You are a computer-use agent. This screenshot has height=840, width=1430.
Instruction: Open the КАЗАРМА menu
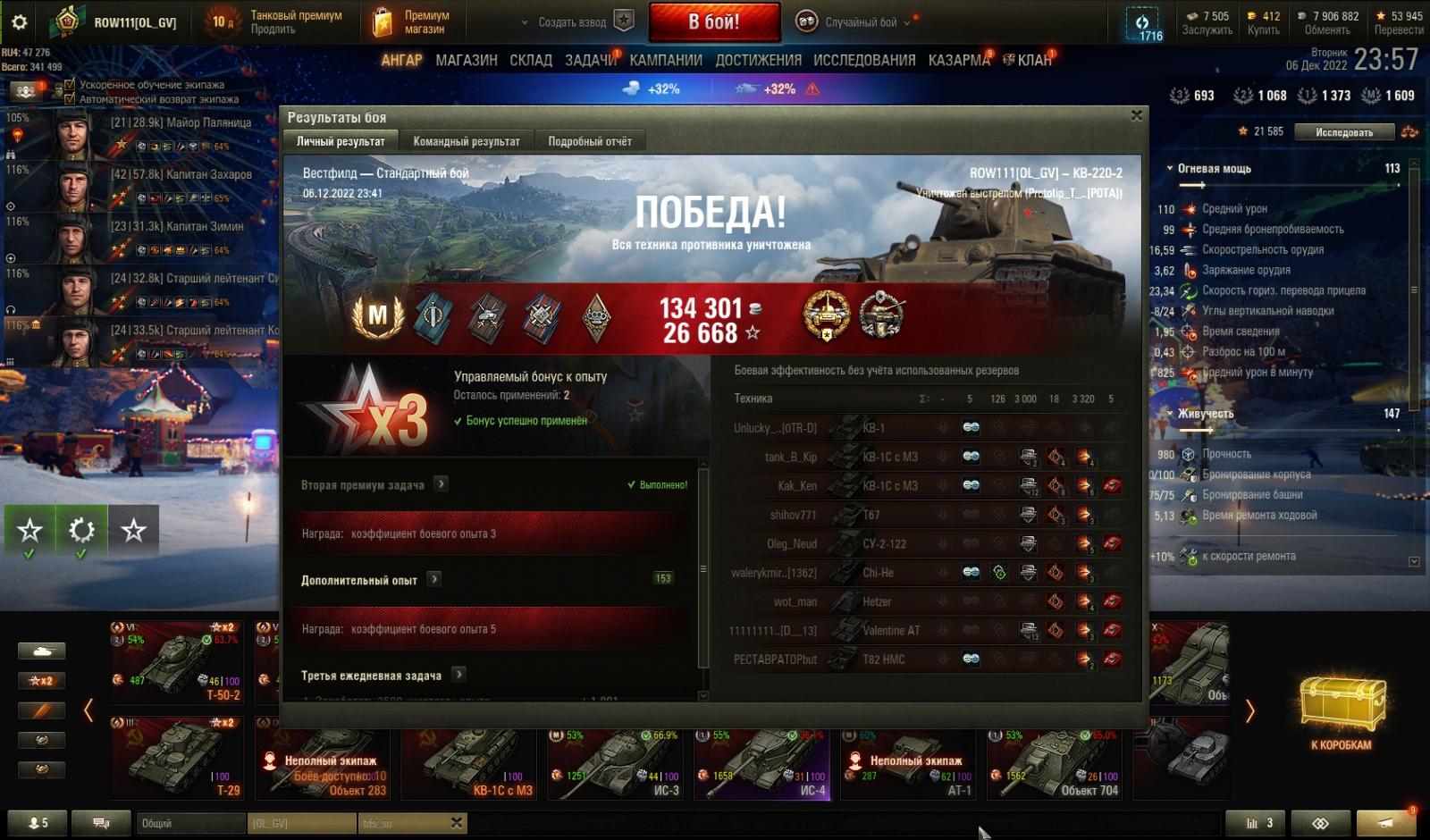coord(958,60)
